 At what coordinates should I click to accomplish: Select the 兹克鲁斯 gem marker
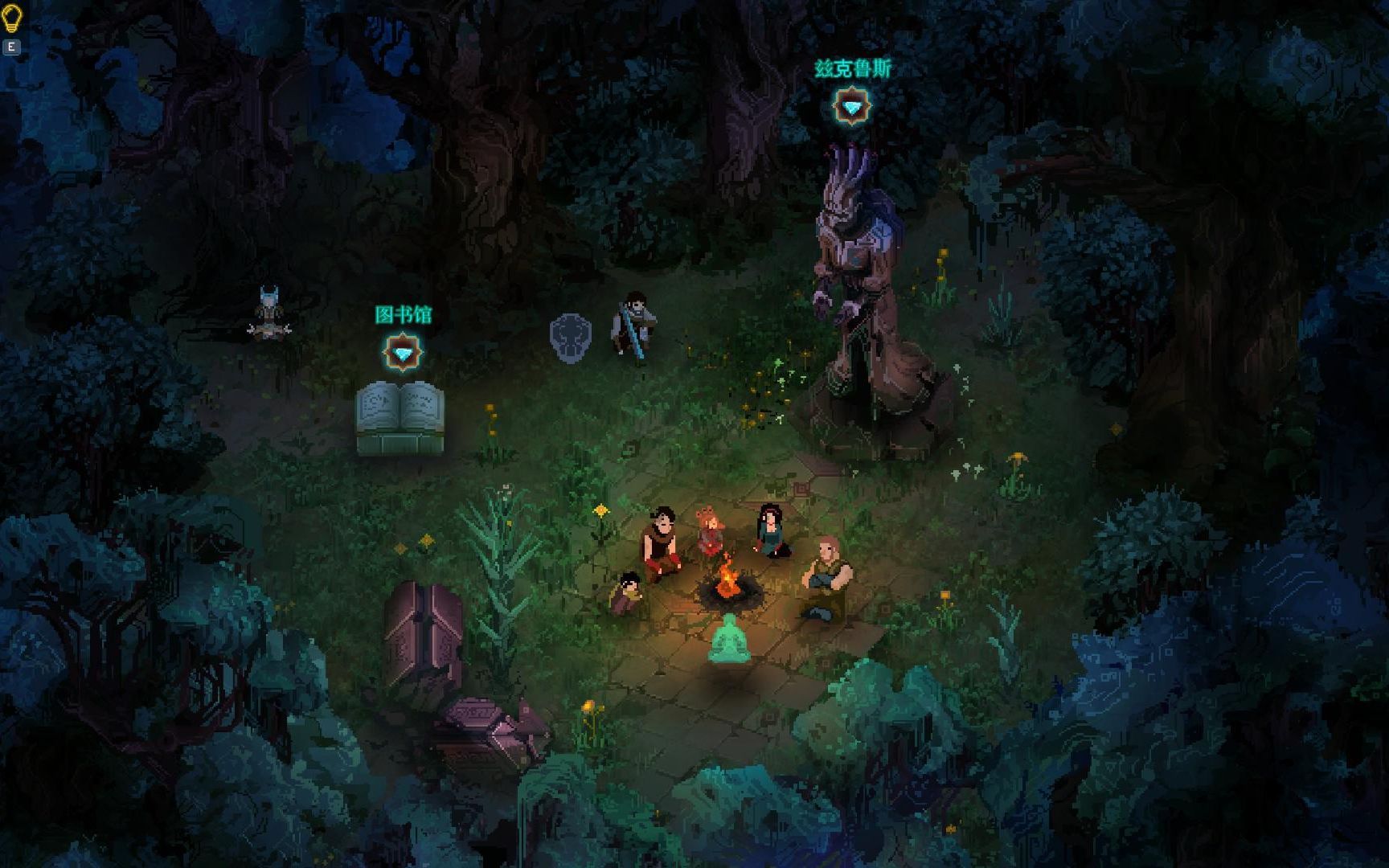click(x=852, y=106)
